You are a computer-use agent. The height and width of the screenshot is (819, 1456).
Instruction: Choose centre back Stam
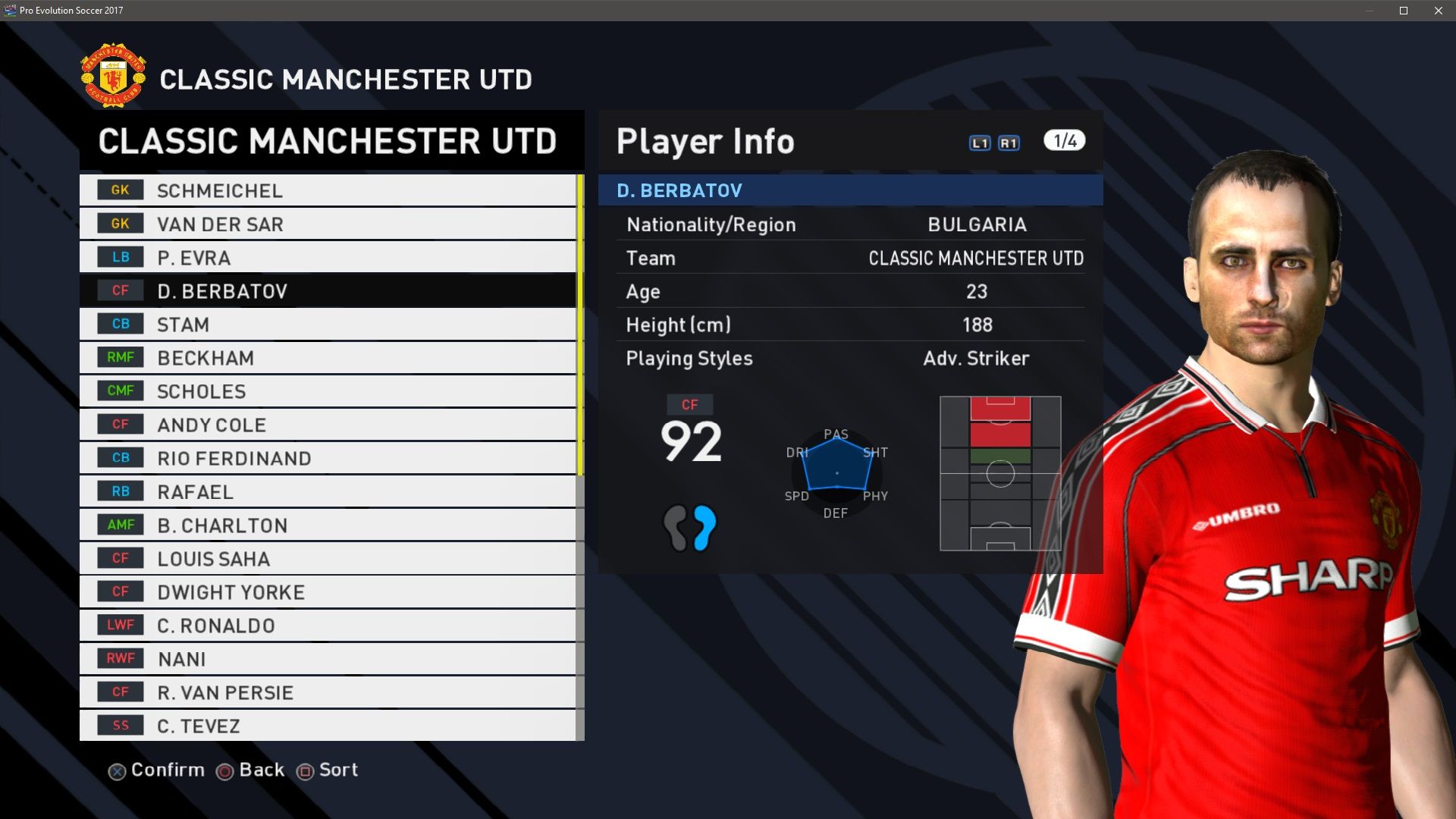pos(328,324)
